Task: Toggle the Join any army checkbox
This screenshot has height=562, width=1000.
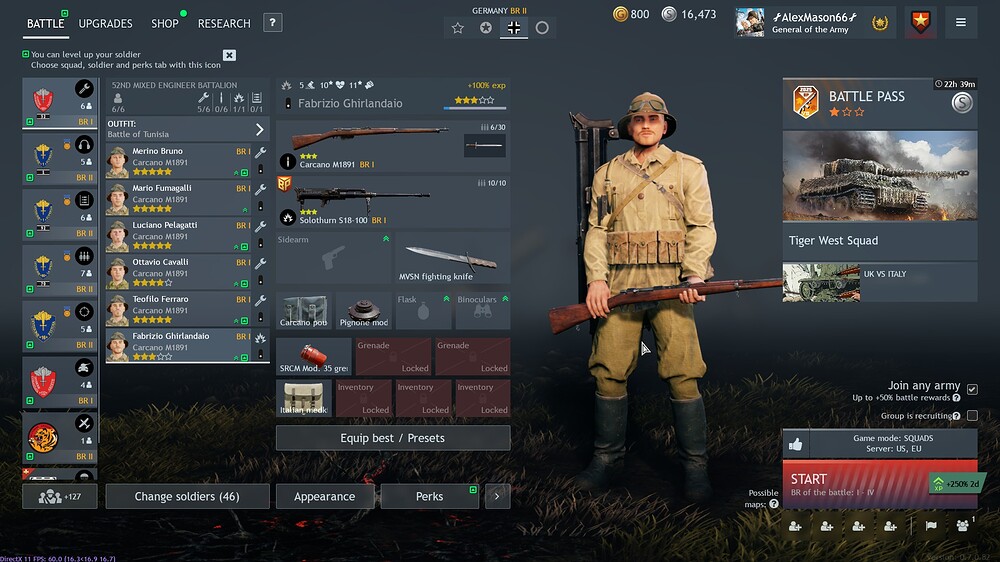Action: (x=972, y=388)
